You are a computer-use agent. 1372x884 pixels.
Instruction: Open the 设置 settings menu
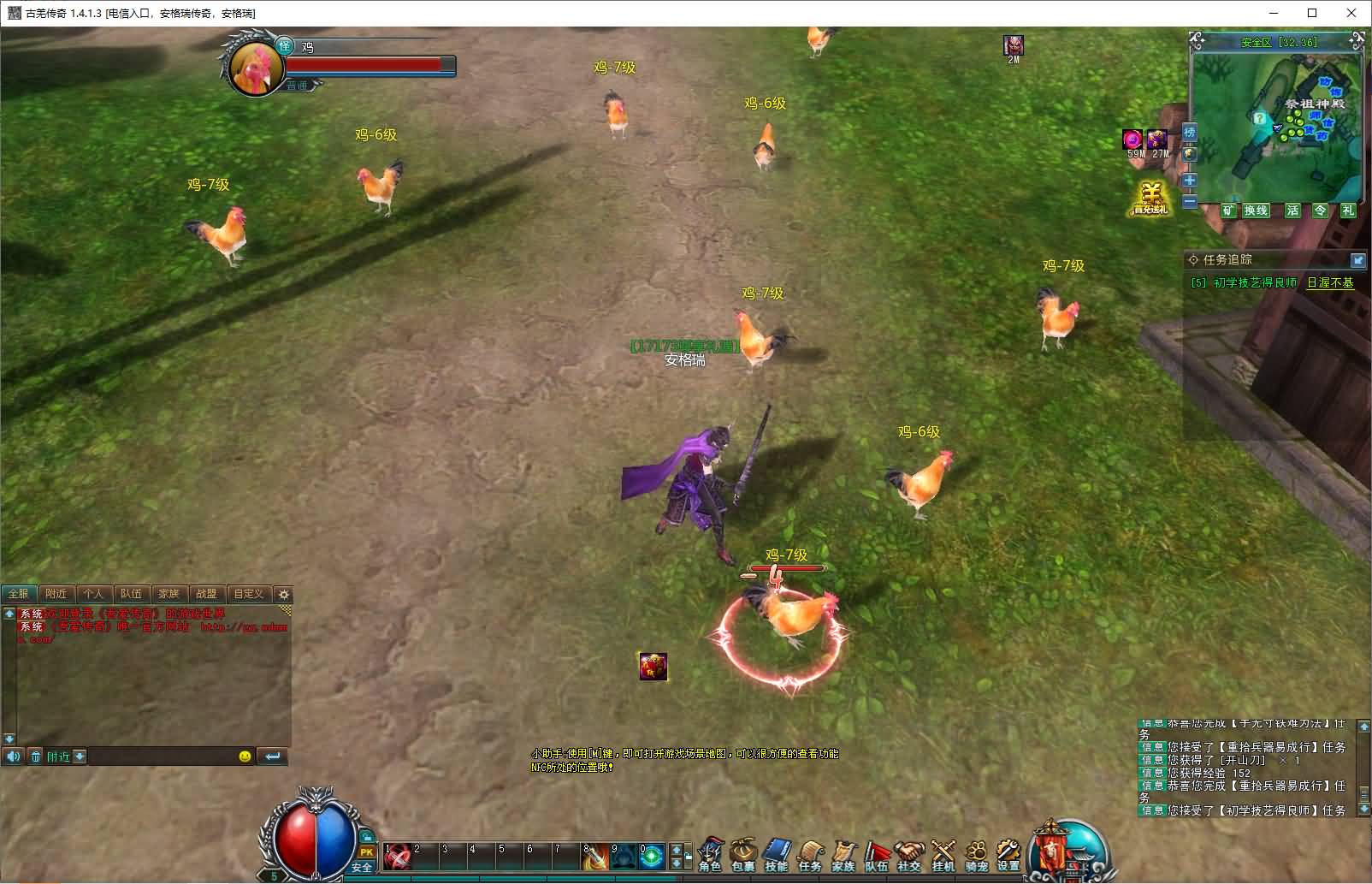(1008, 854)
